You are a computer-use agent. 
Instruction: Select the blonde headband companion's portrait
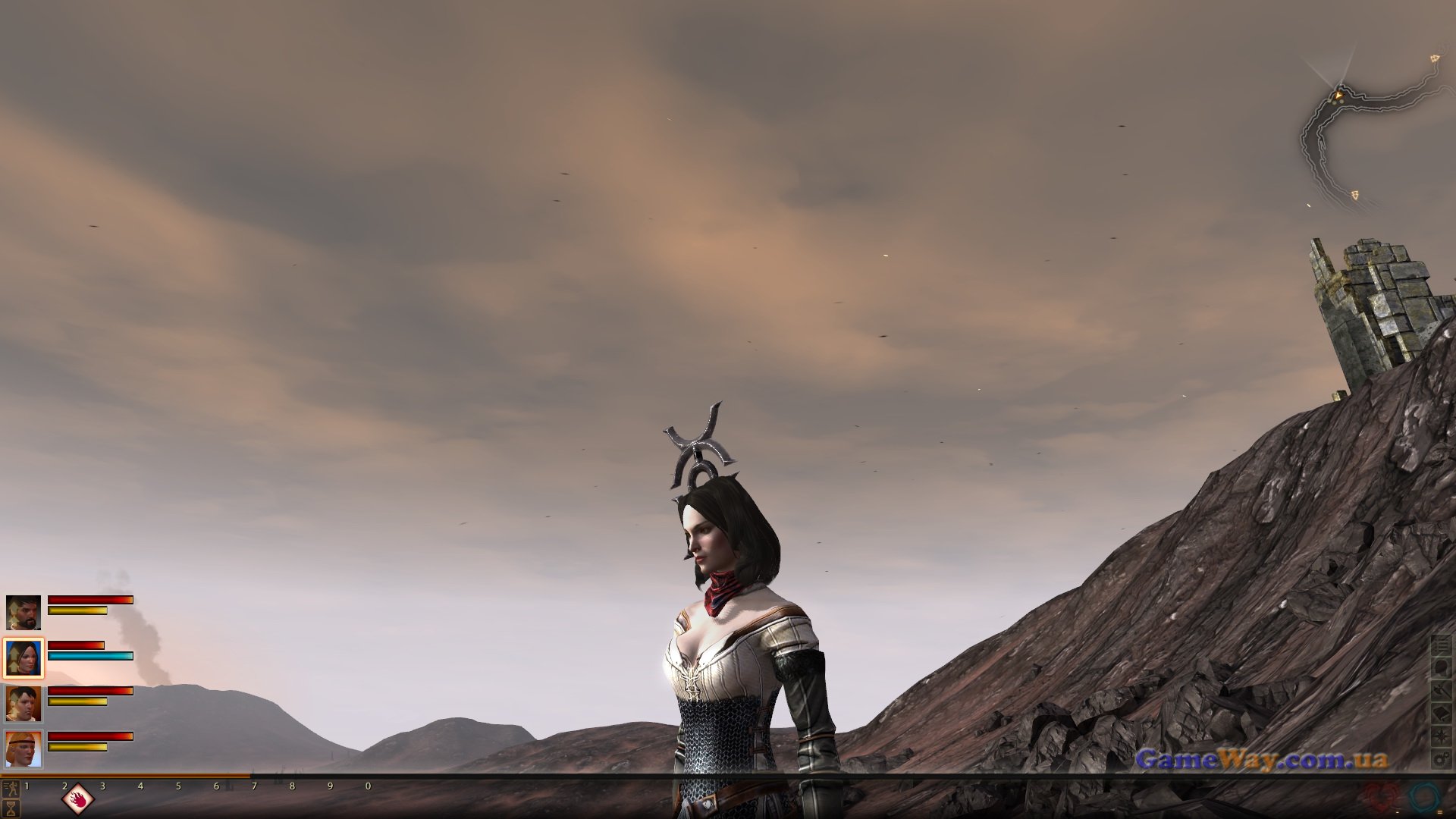click(23, 748)
